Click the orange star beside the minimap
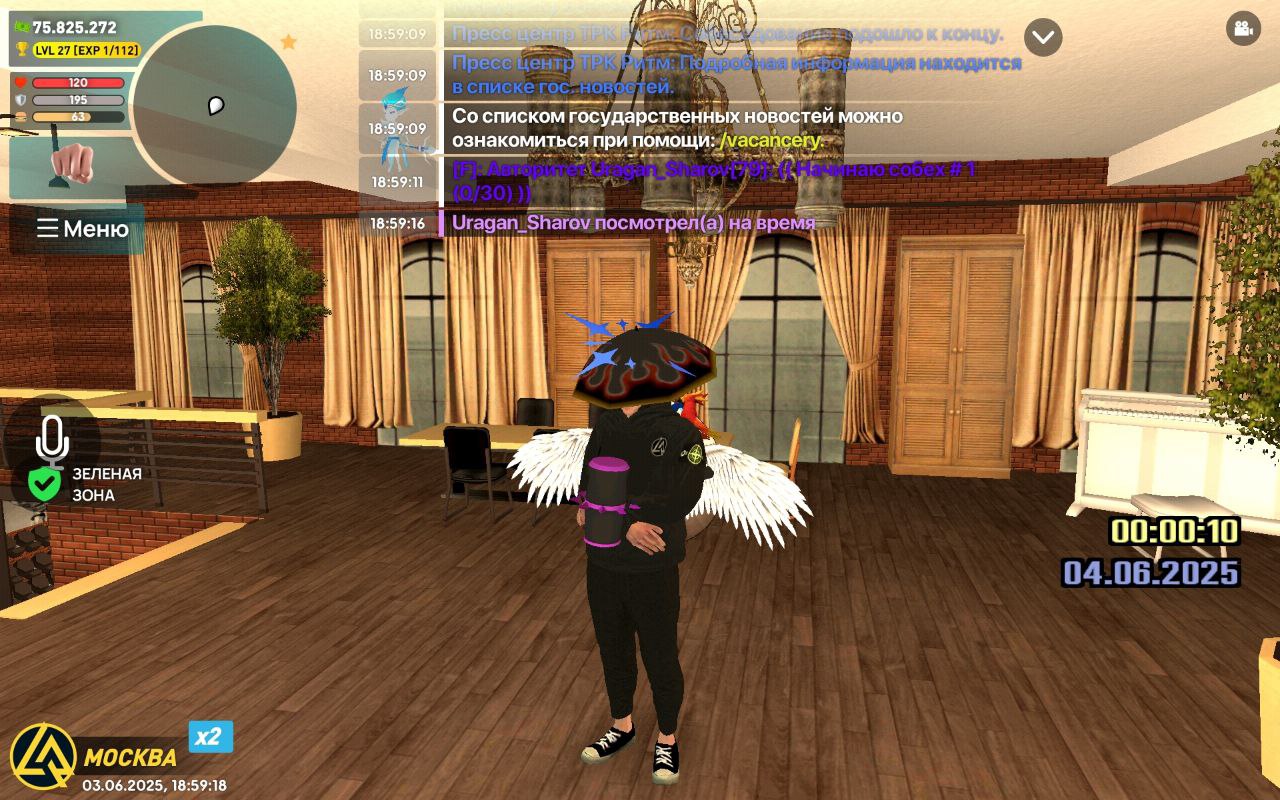Screen dimensions: 1280x800 pos(290,43)
